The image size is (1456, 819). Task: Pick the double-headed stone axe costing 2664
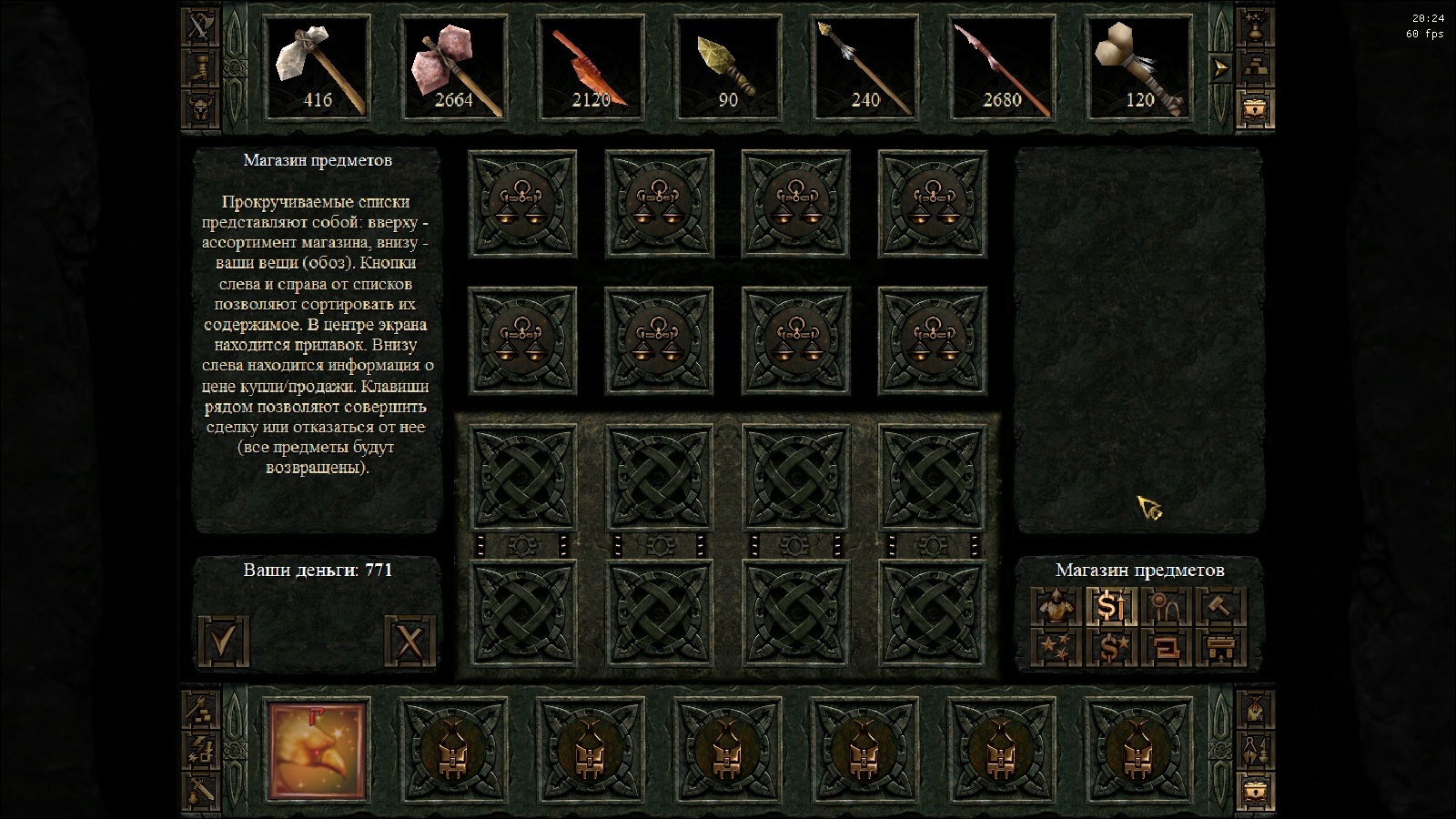[453, 68]
